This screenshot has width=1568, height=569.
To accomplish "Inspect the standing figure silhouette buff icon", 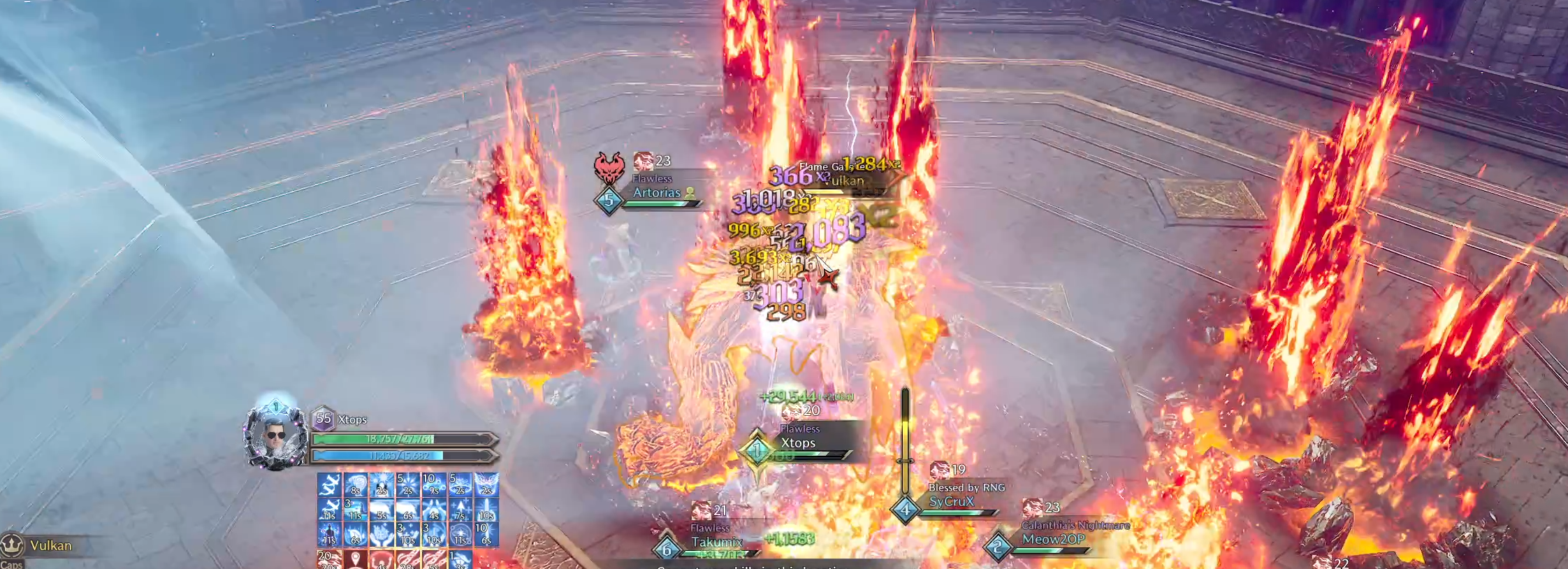I will click(329, 535).
